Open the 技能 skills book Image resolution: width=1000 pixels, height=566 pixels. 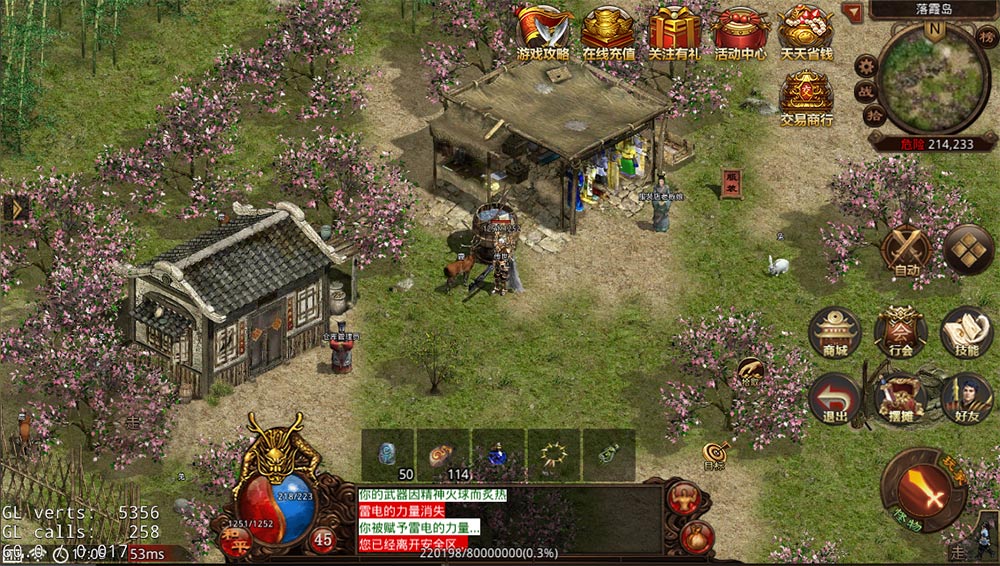tap(966, 332)
